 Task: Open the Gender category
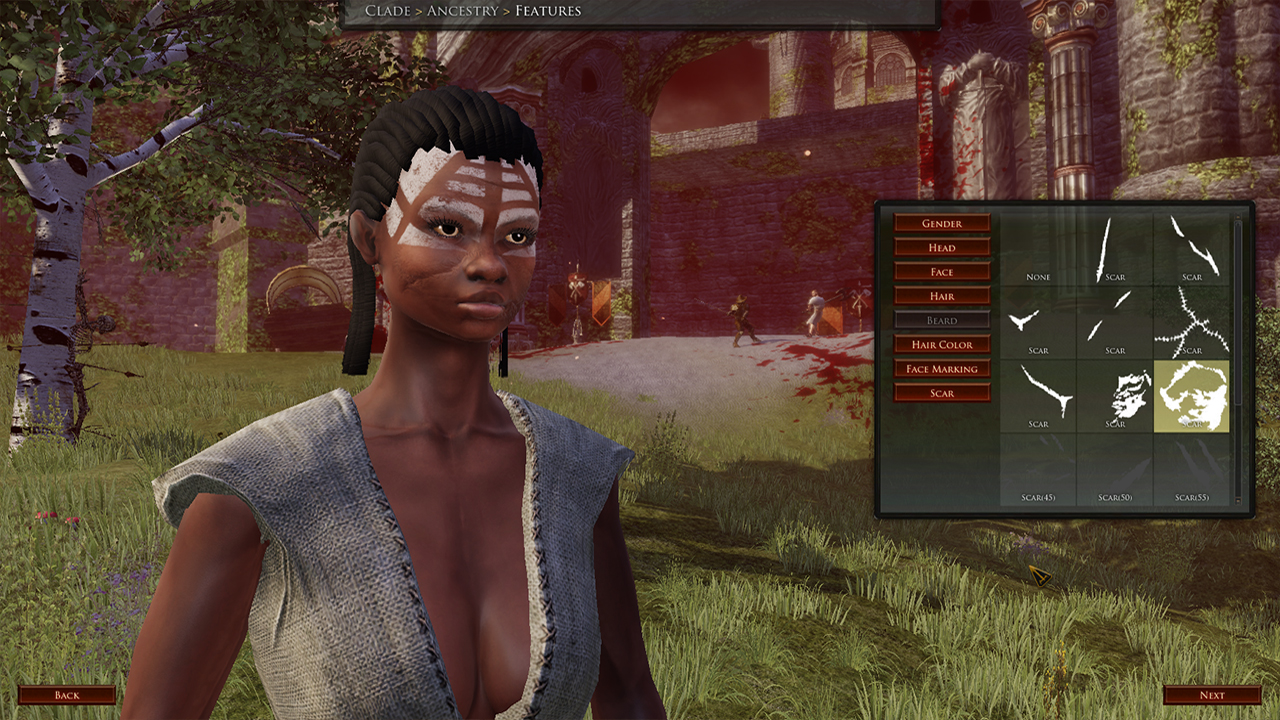(x=941, y=223)
